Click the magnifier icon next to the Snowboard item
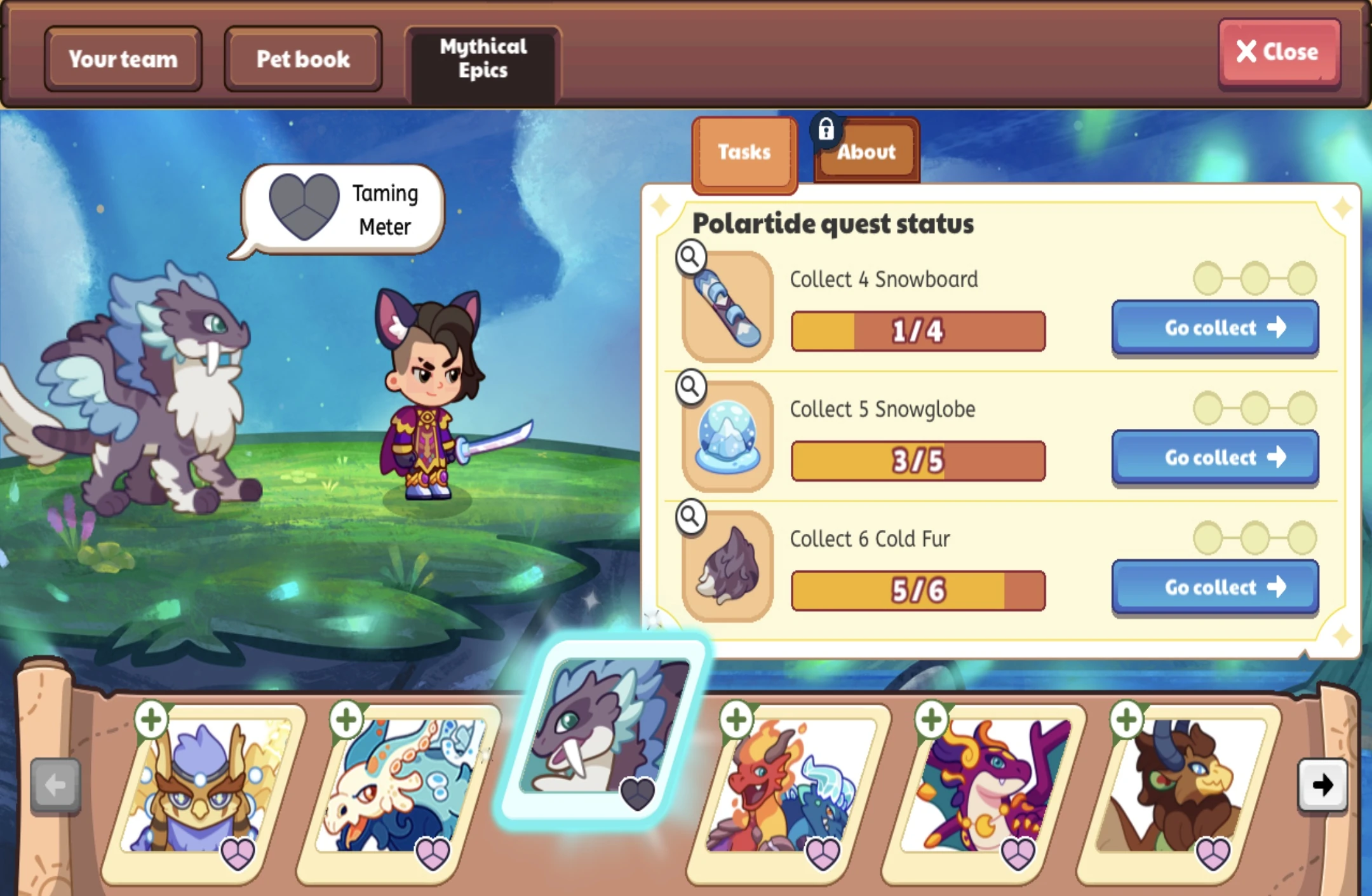This screenshot has height=896, width=1372. (690, 258)
